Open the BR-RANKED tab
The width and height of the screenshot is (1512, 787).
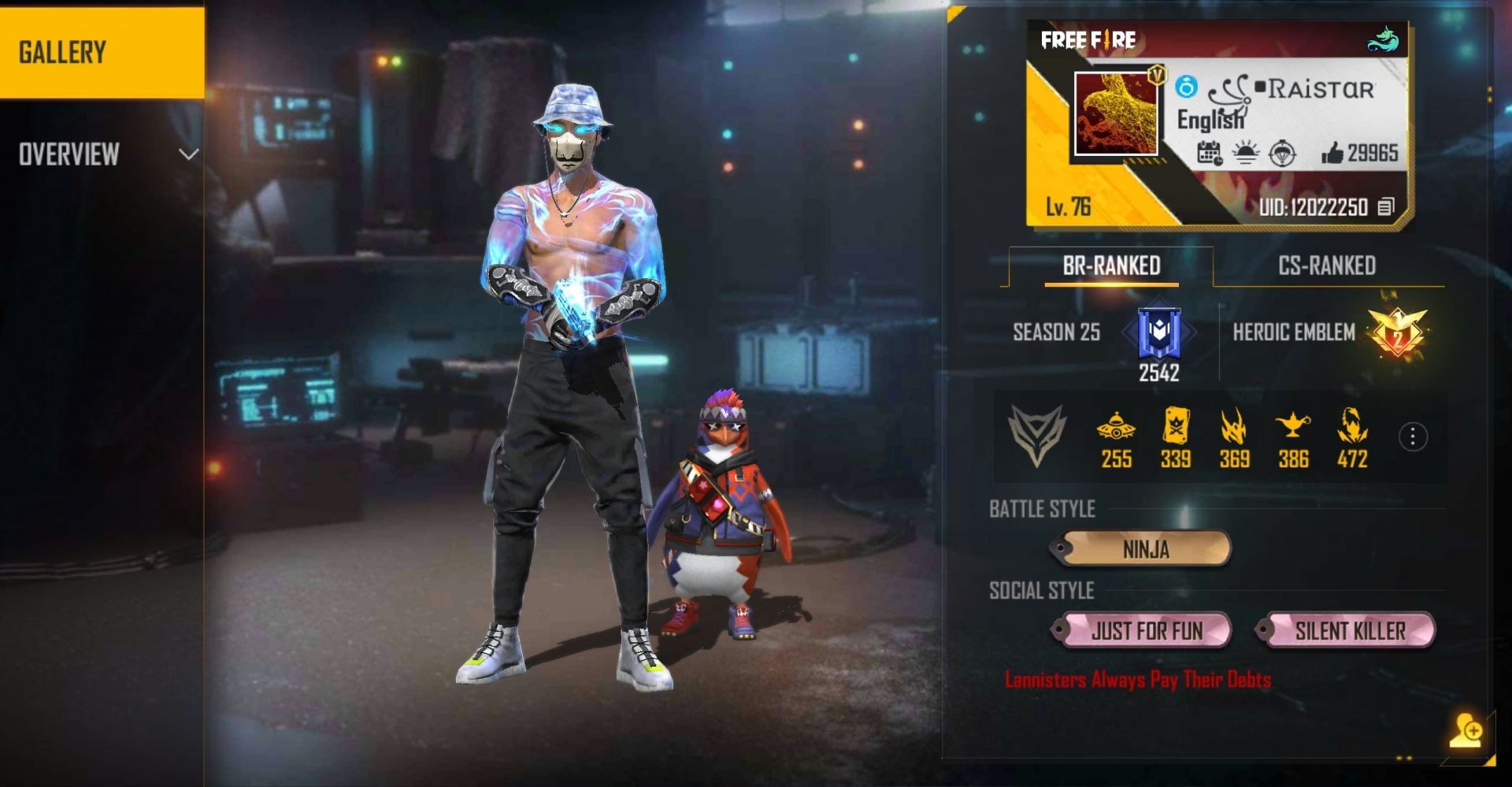(1112, 265)
